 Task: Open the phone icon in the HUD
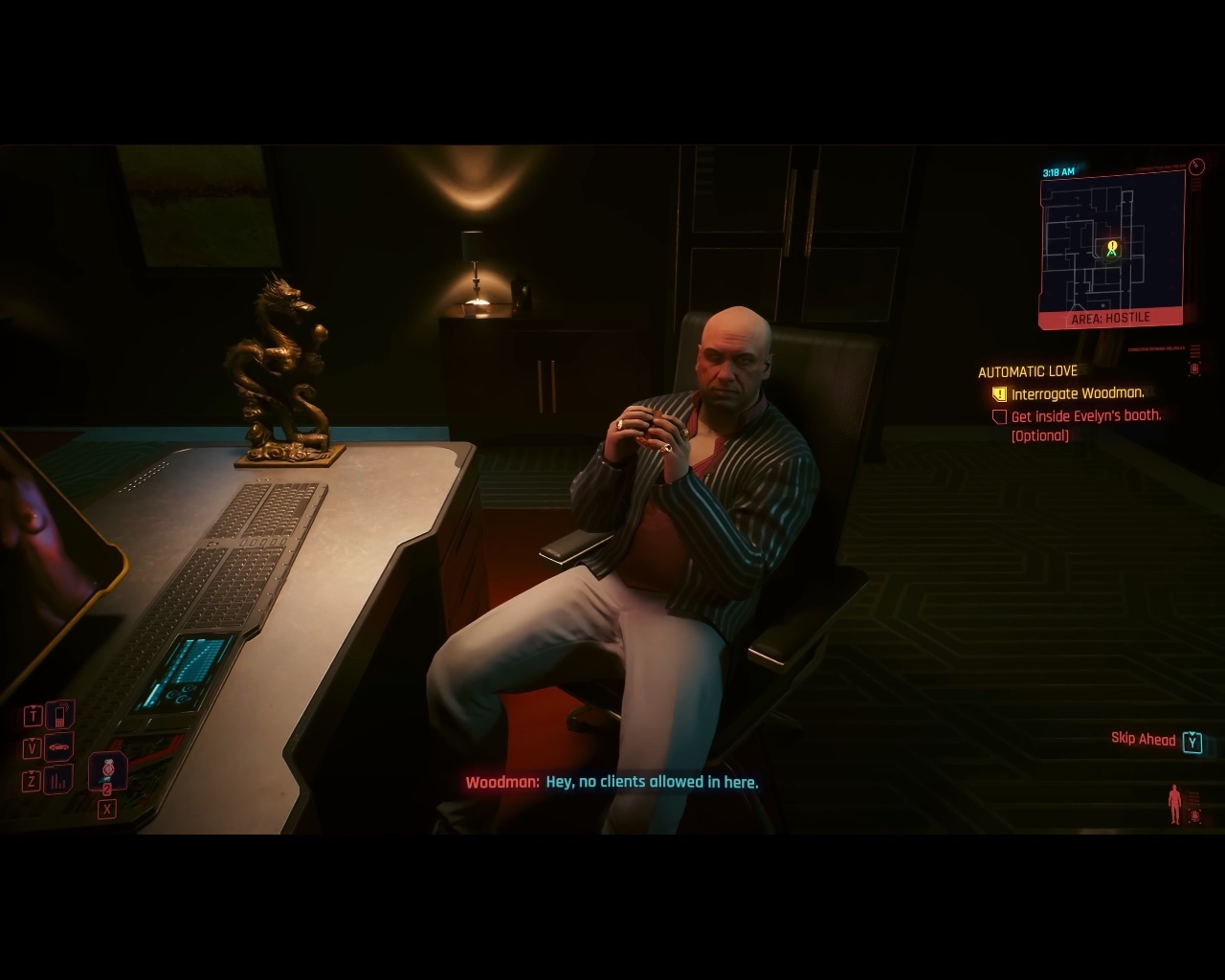click(59, 714)
